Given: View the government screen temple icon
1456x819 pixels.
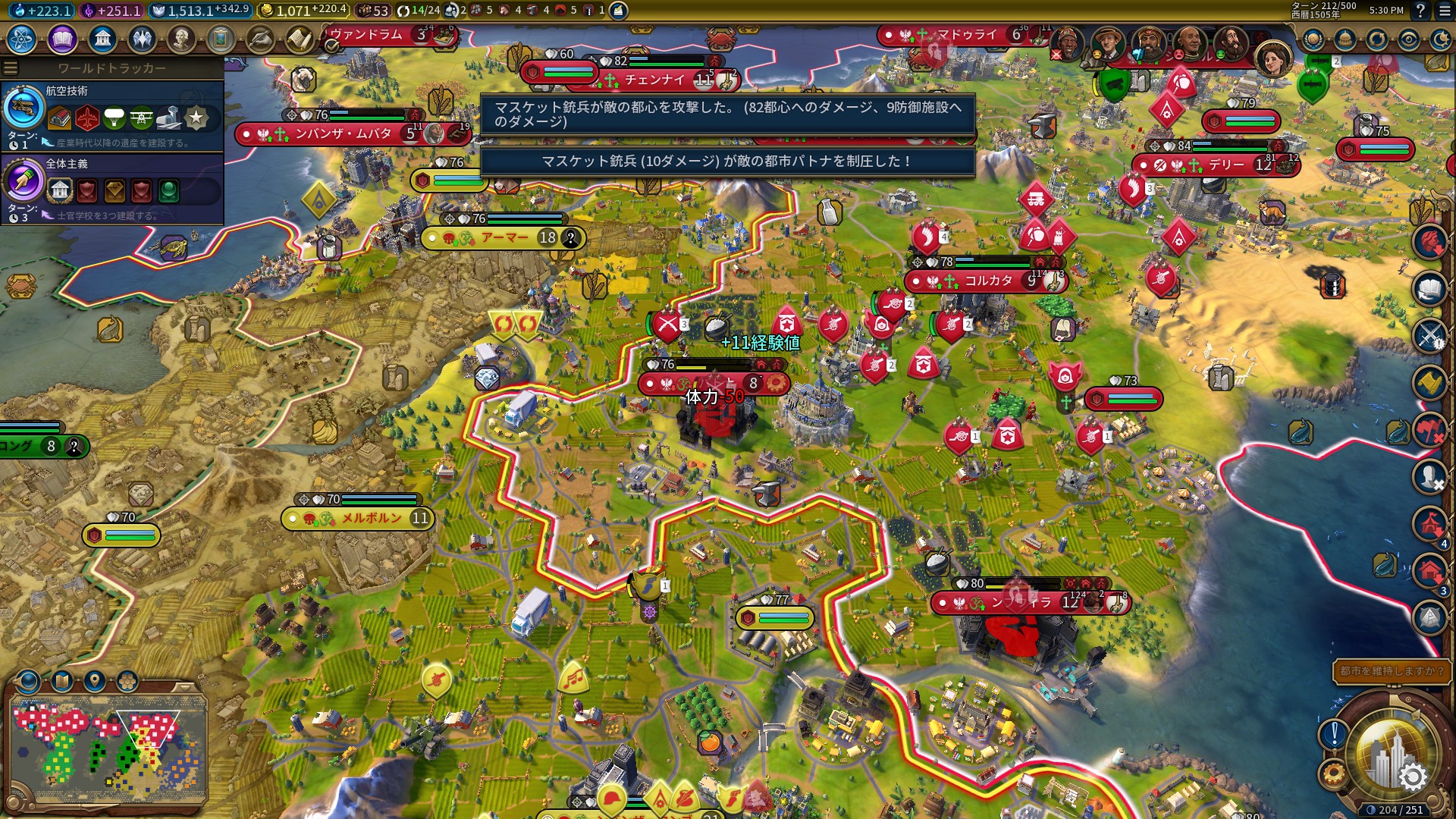Looking at the screenshot, I should click(x=102, y=39).
